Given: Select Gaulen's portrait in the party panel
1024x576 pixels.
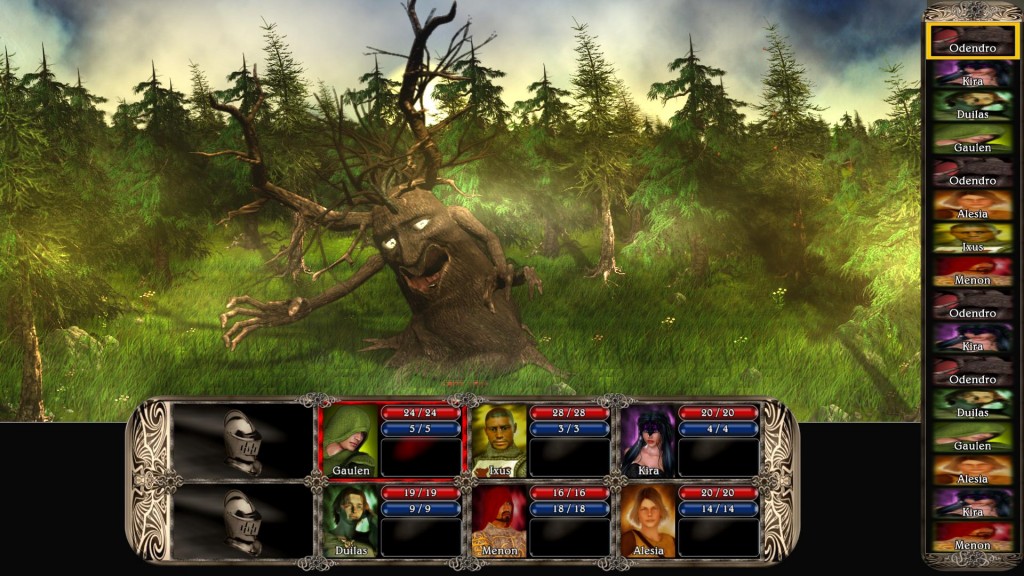Looking at the screenshot, I should (x=350, y=440).
